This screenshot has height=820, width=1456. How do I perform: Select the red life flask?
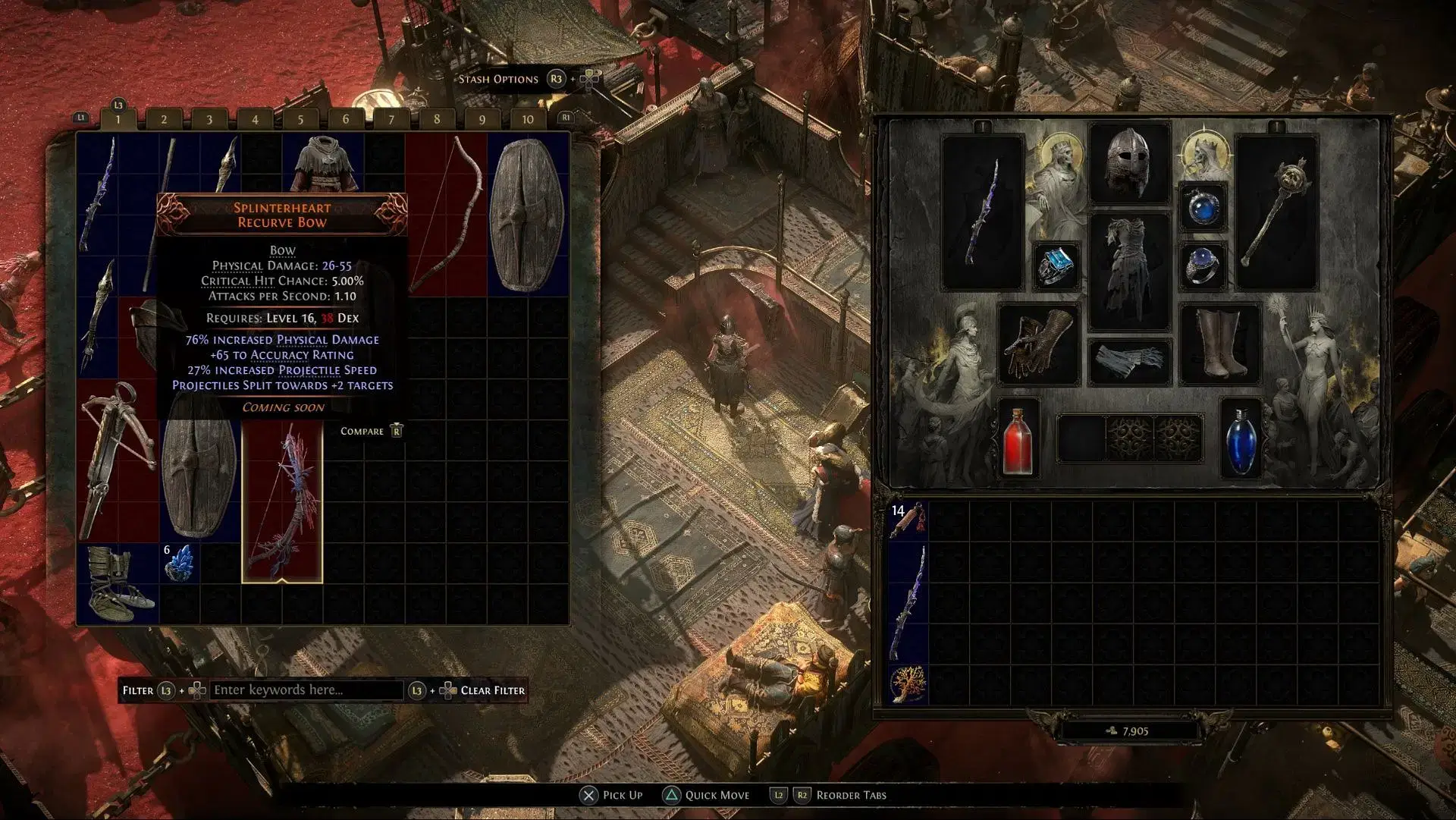coord(1018,440)
